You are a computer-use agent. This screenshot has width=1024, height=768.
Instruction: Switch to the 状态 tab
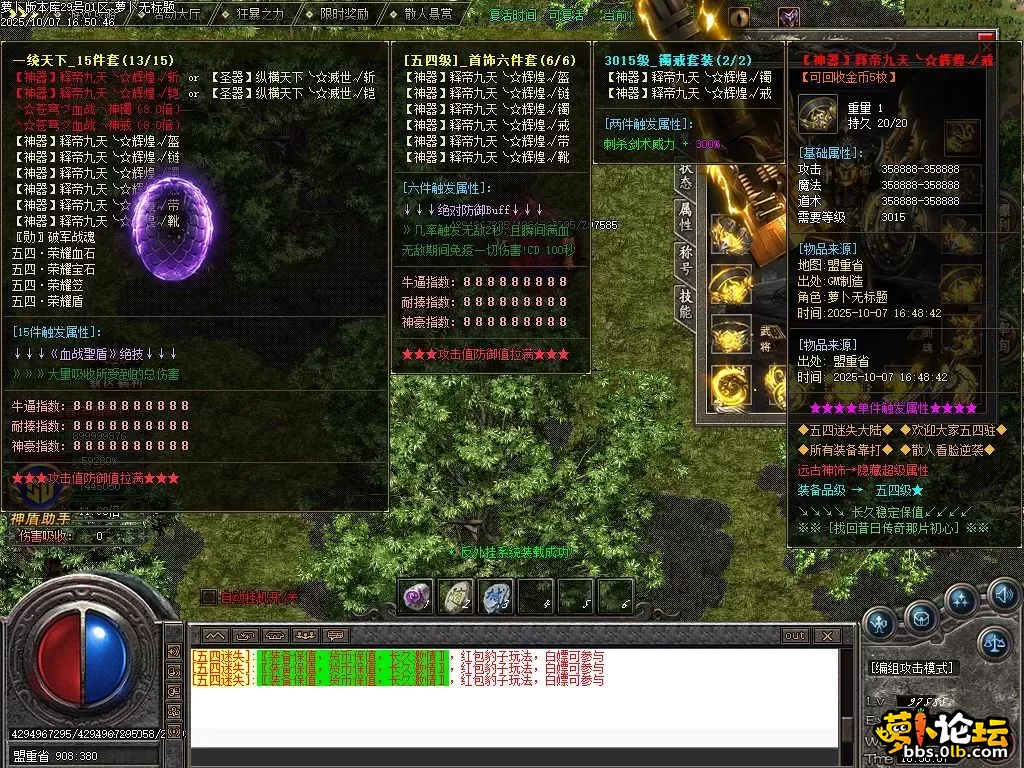tap(685, 170)
